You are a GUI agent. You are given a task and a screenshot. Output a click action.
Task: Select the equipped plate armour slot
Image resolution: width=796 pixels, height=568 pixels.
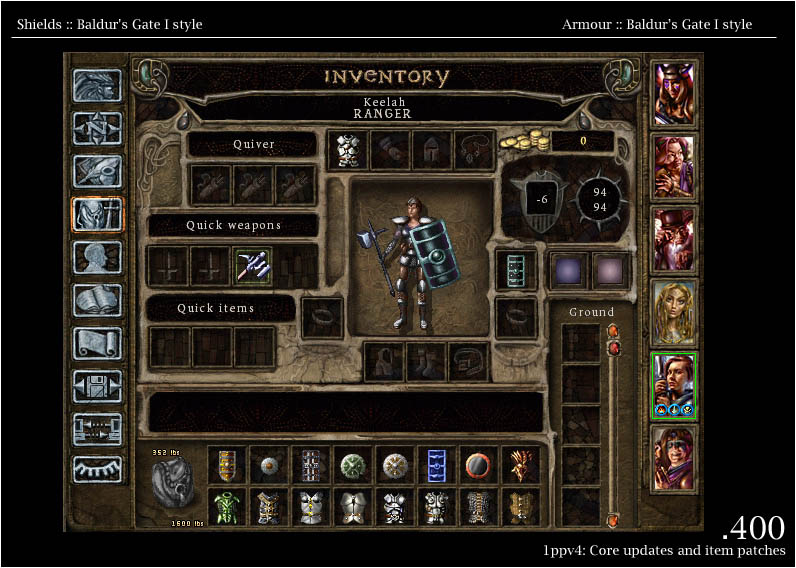(x=347, y=151)
